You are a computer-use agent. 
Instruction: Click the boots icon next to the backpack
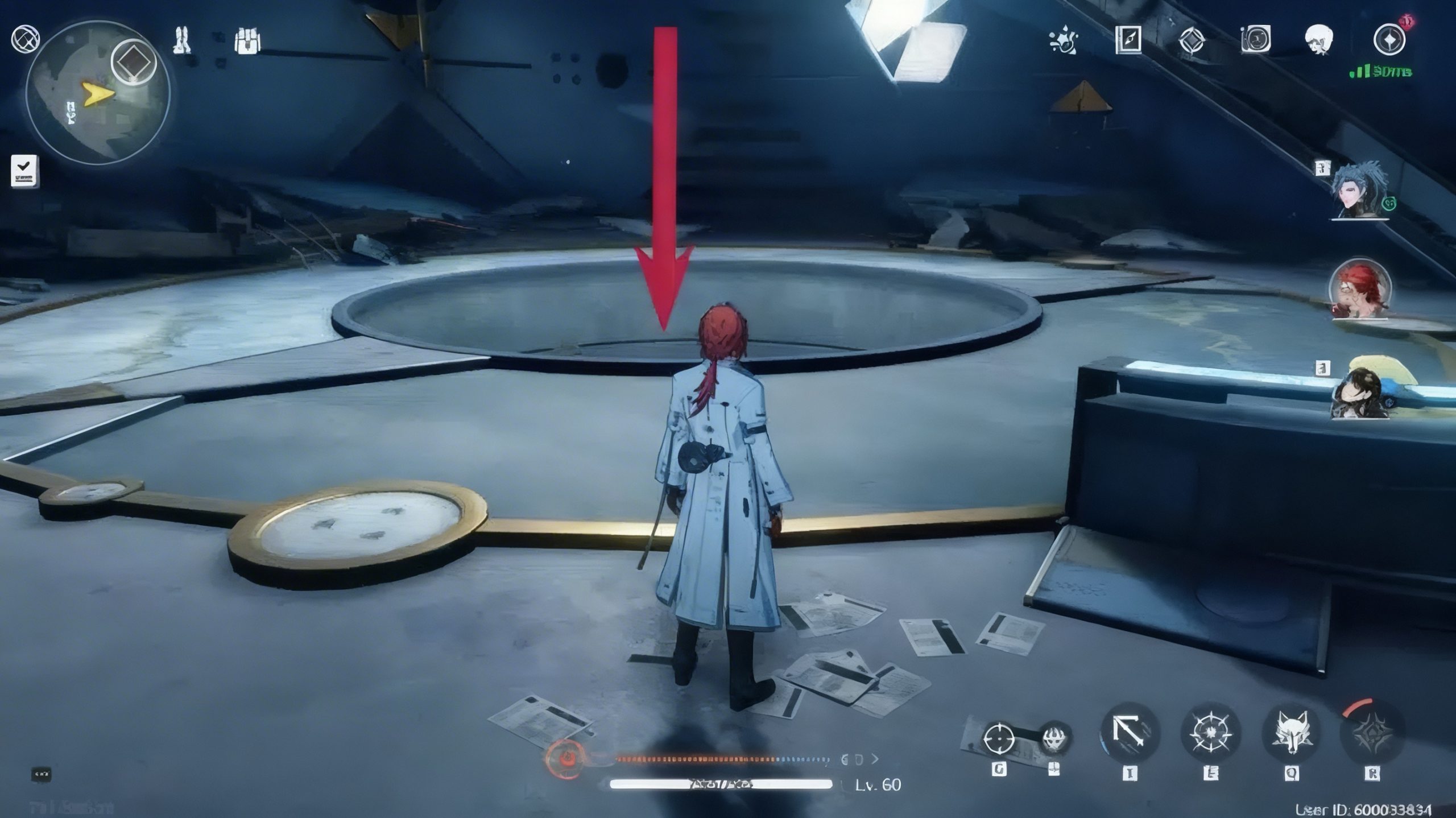pos(183,40)
